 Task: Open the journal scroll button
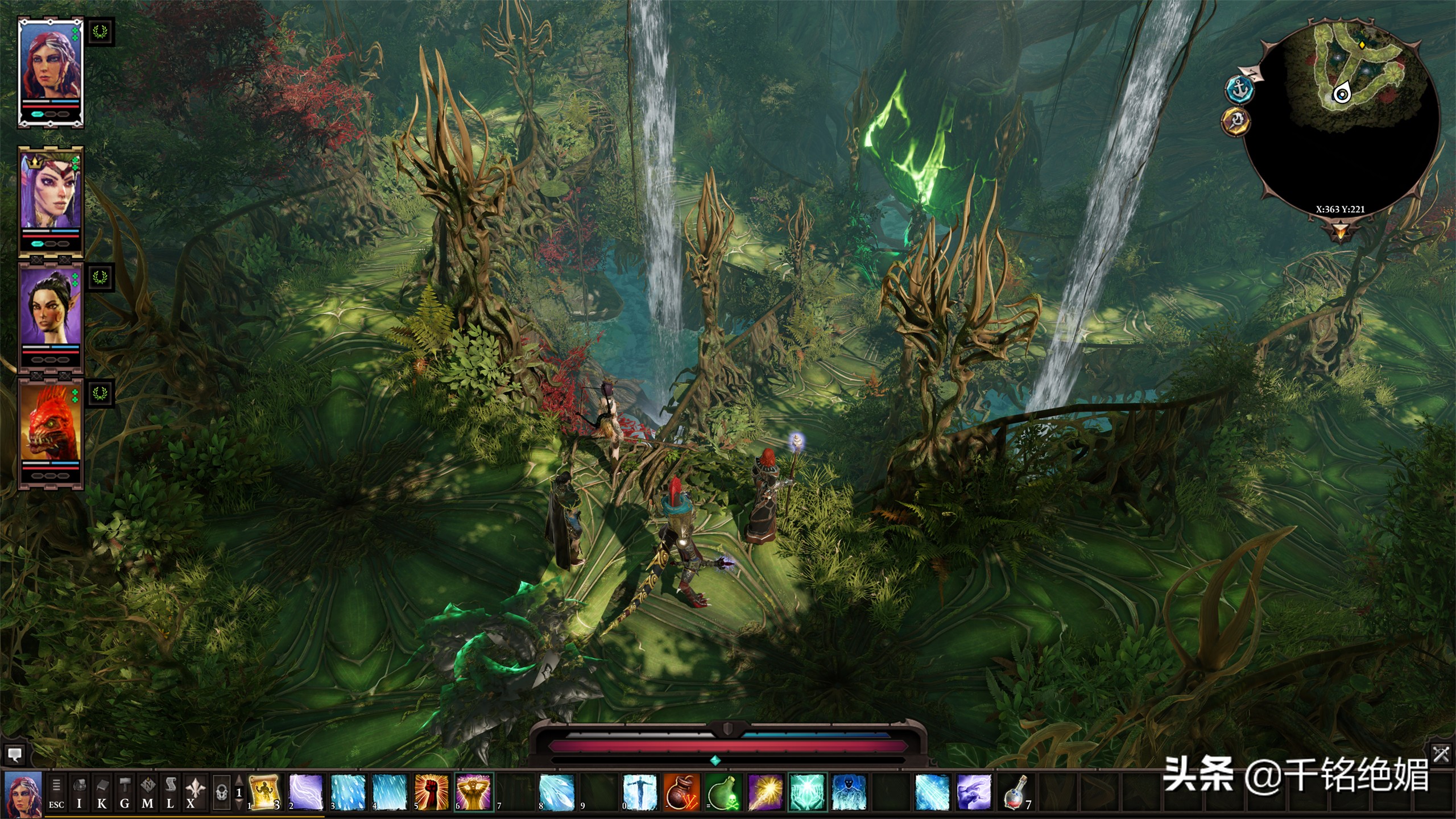[170, 793]
